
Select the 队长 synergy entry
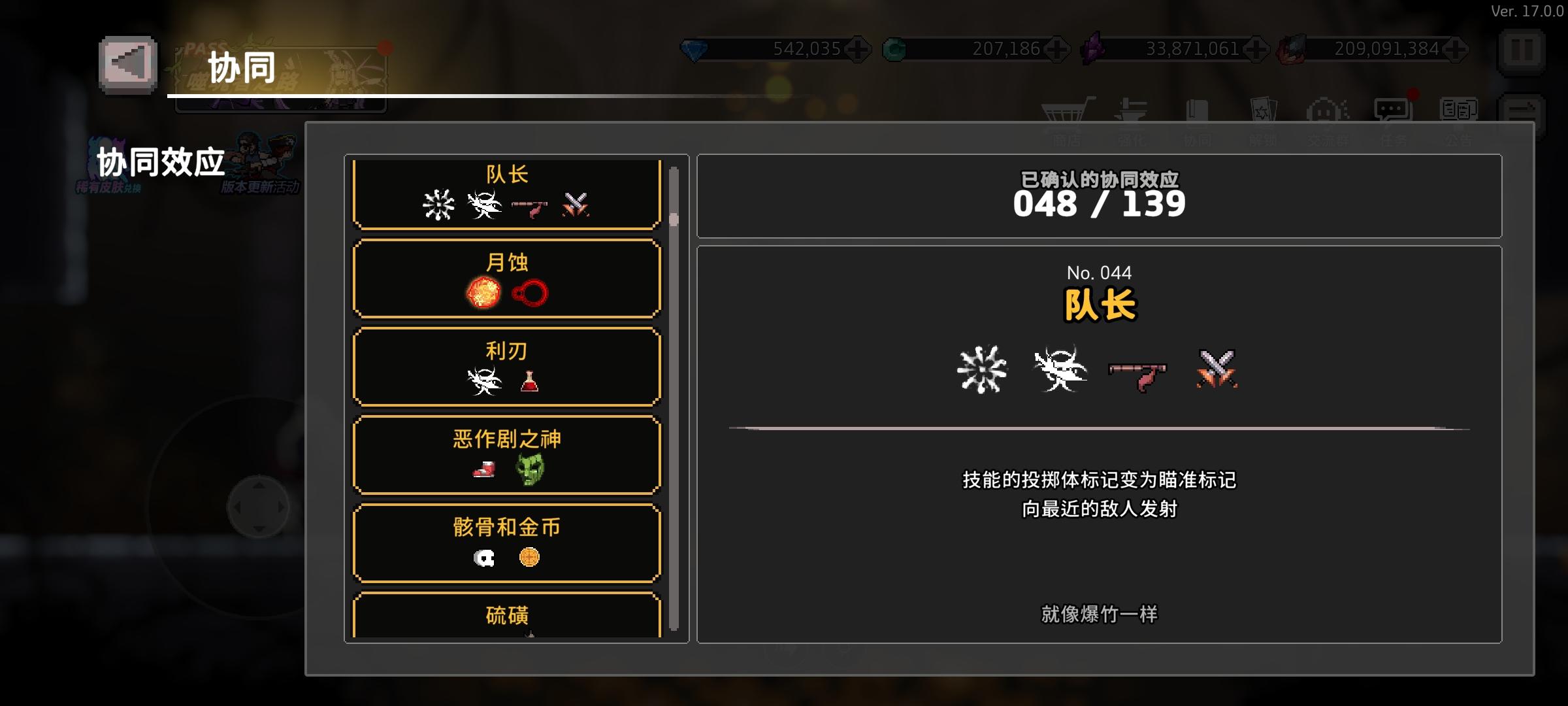506,193
